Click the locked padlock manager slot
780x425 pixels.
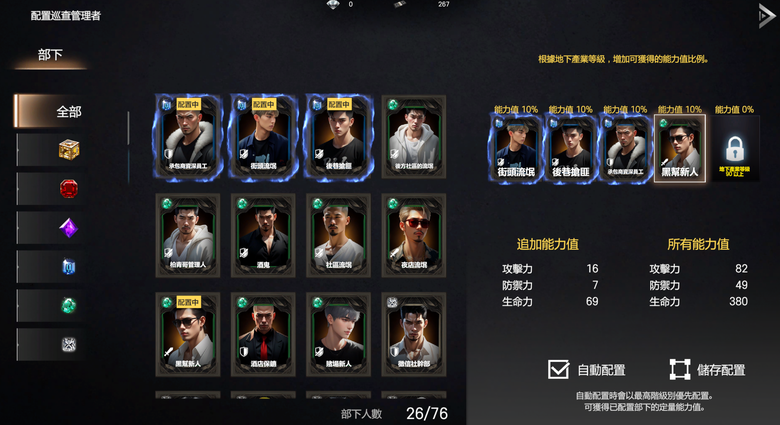pyautogui.click(x=734, y=150)
